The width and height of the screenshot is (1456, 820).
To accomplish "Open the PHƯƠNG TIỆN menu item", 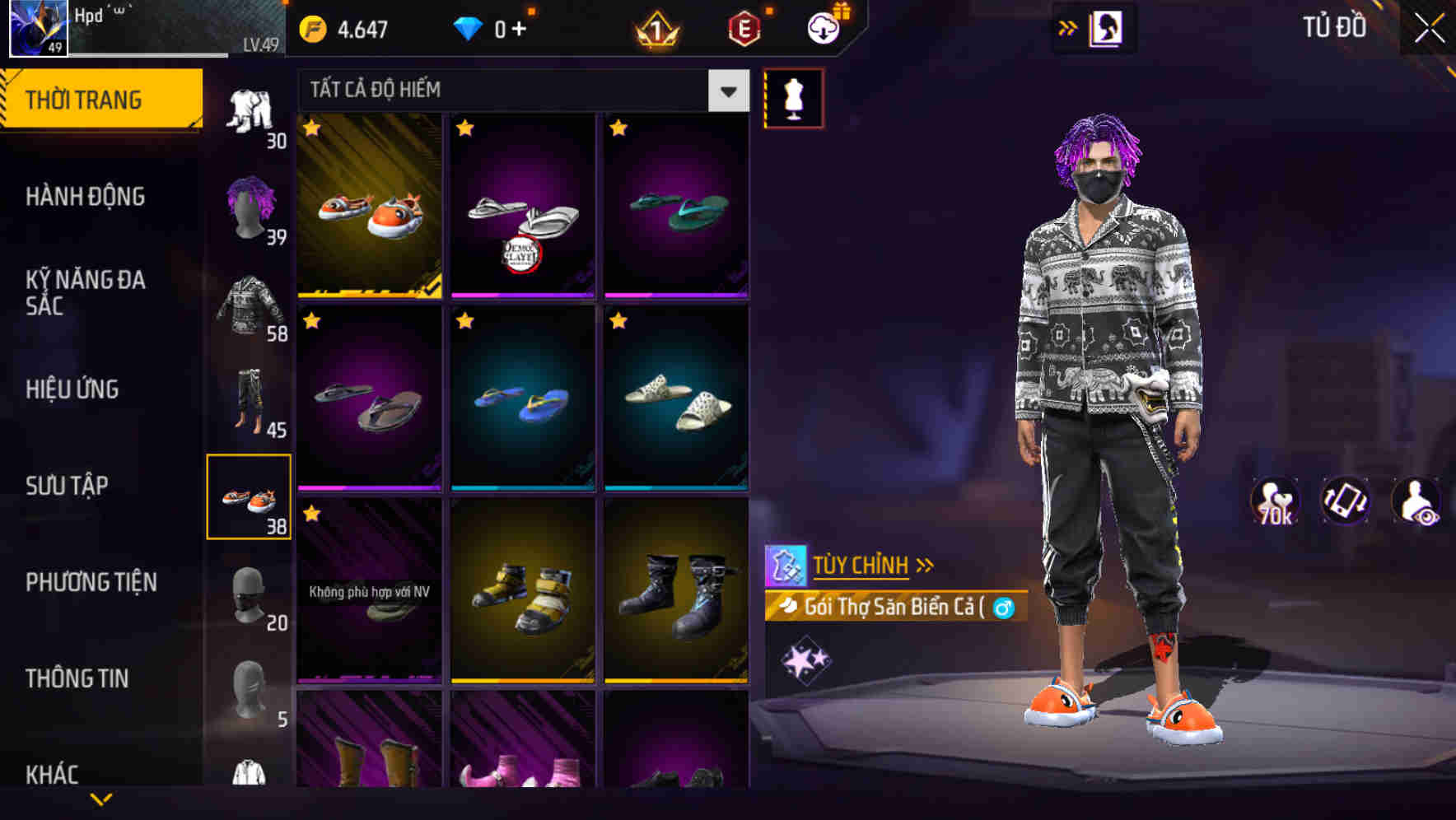I will click(91, 581).
